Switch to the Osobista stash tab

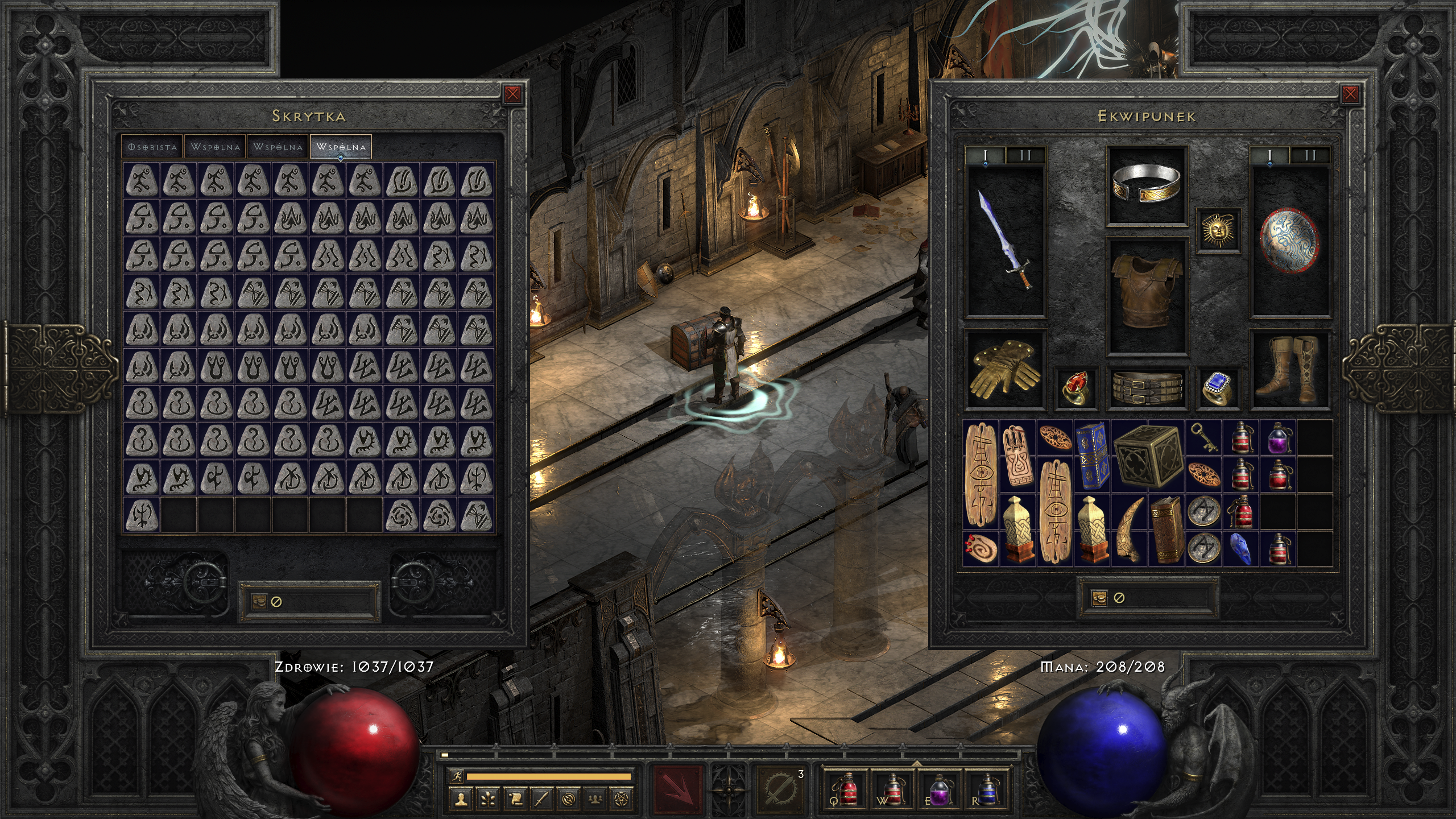pos(152,147)
